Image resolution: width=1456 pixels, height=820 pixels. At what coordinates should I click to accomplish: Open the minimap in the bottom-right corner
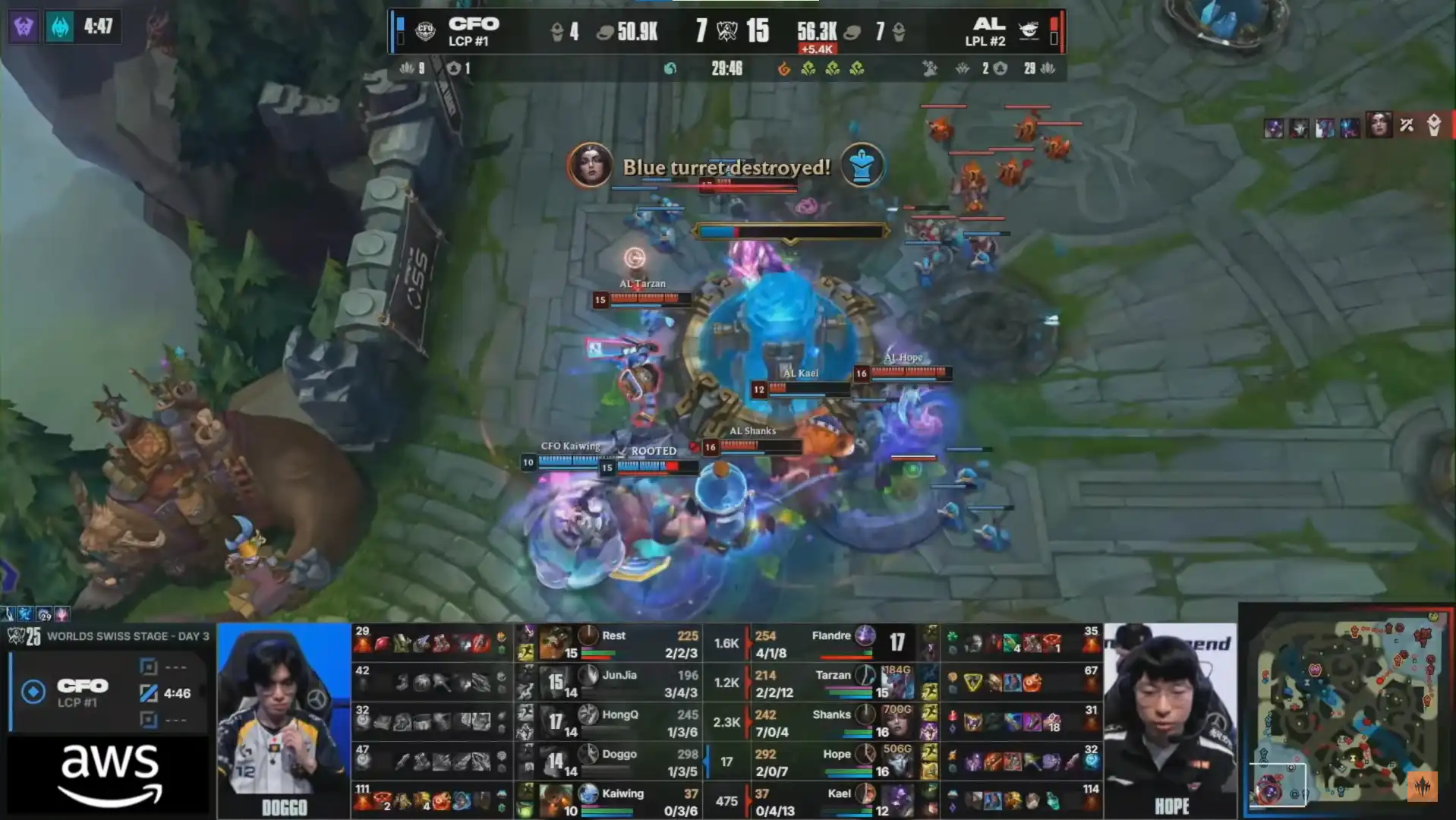coord(1346,710)
